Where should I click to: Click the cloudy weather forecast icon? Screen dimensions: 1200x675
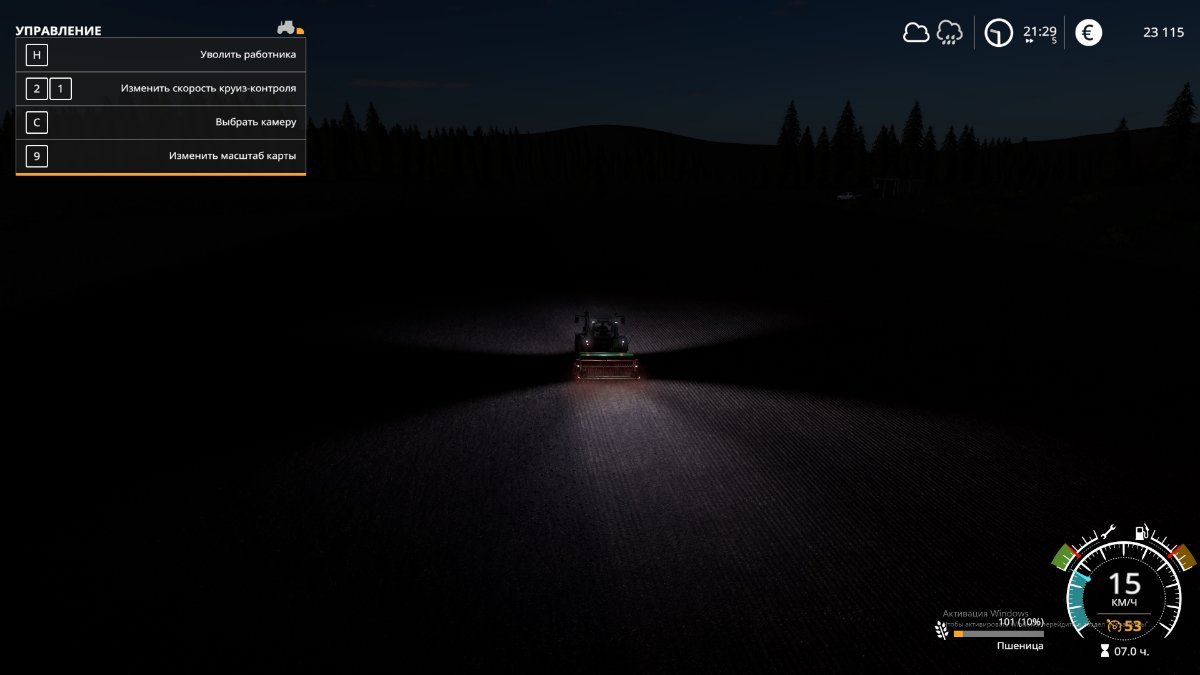(x=916, y=32)
